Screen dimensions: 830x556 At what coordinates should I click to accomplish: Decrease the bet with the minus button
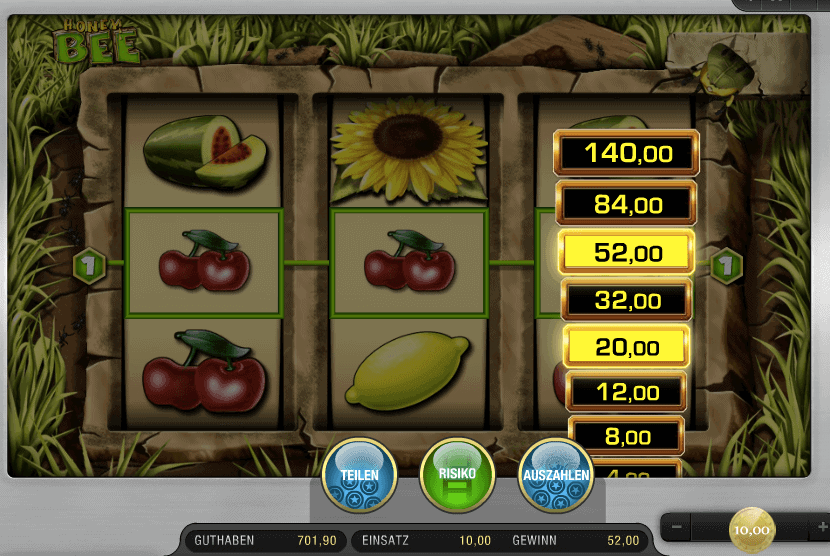click(677, 527)
